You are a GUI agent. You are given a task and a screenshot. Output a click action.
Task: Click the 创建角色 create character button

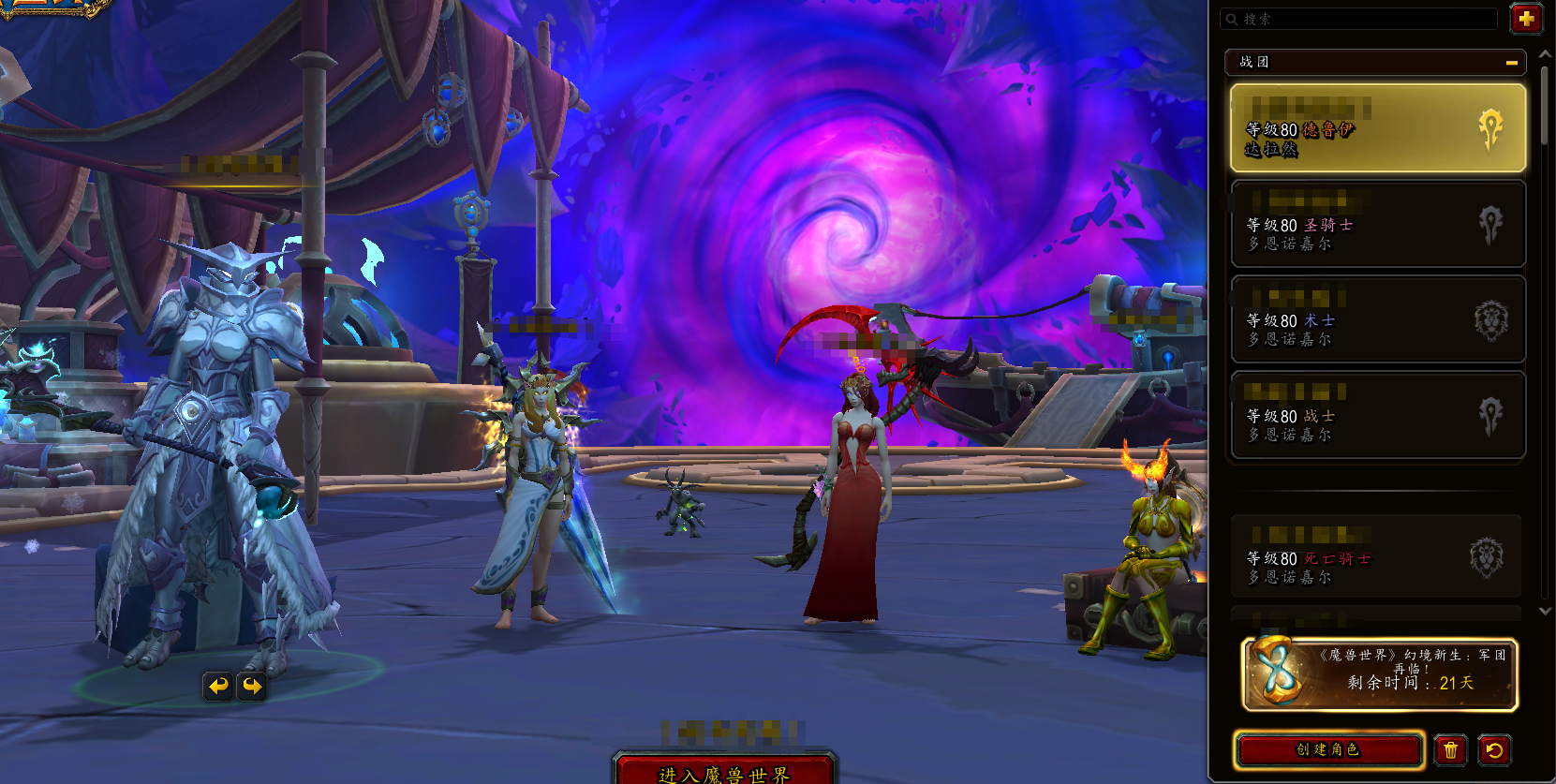1328,749
